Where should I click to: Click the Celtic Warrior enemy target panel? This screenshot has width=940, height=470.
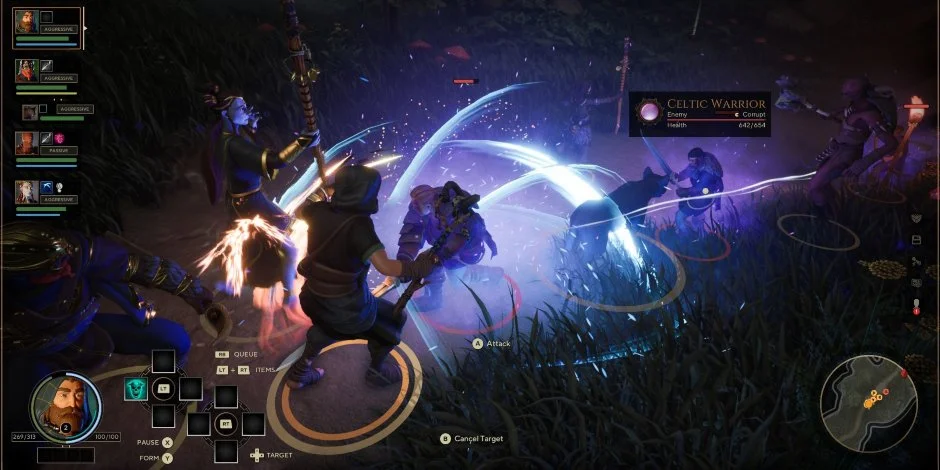coord(699,113)
